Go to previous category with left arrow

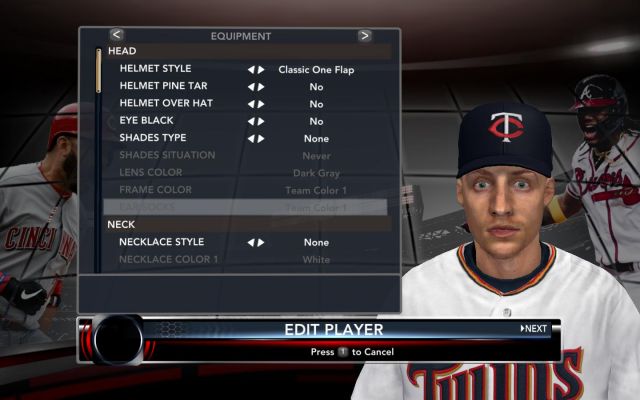coord(116,35)
